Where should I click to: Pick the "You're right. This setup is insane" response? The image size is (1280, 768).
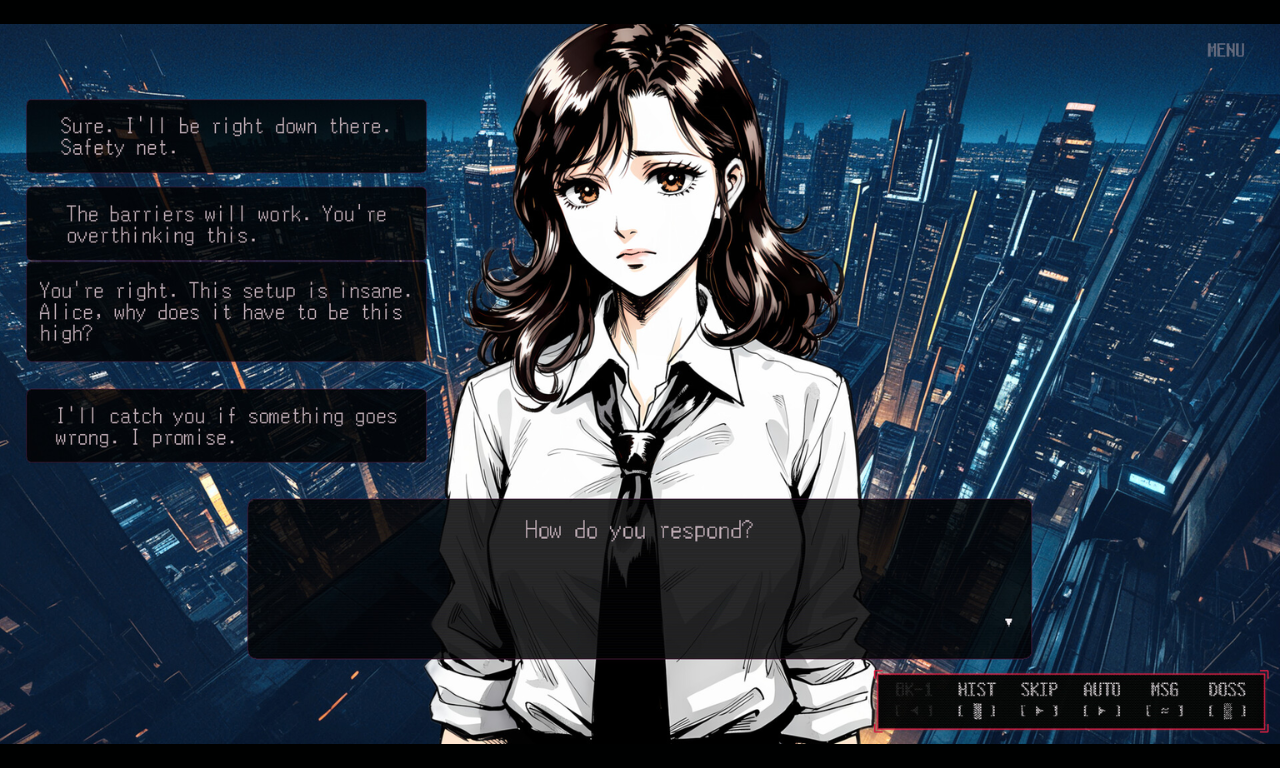tap(226, 312)
